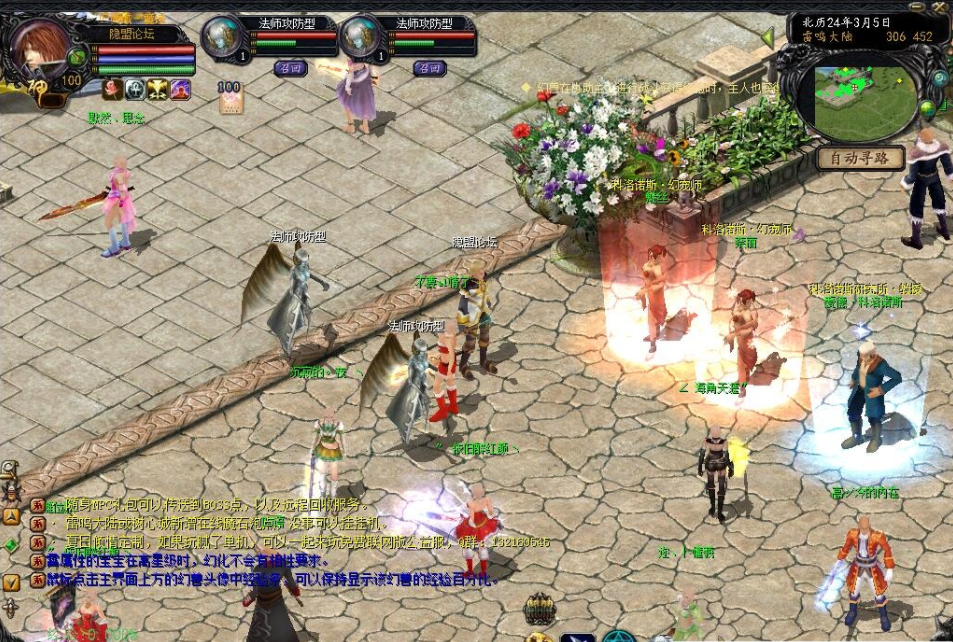
Task: Recall the first pet with 召回
Action: (290, 68)
